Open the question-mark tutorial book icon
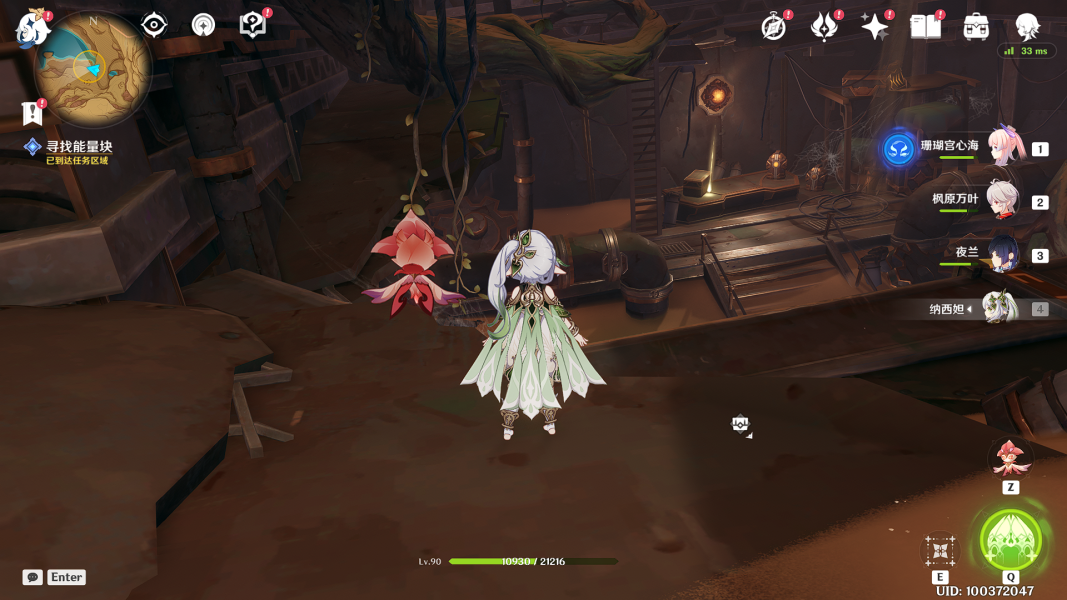The image size is (1067, 600). click(253, 25)
